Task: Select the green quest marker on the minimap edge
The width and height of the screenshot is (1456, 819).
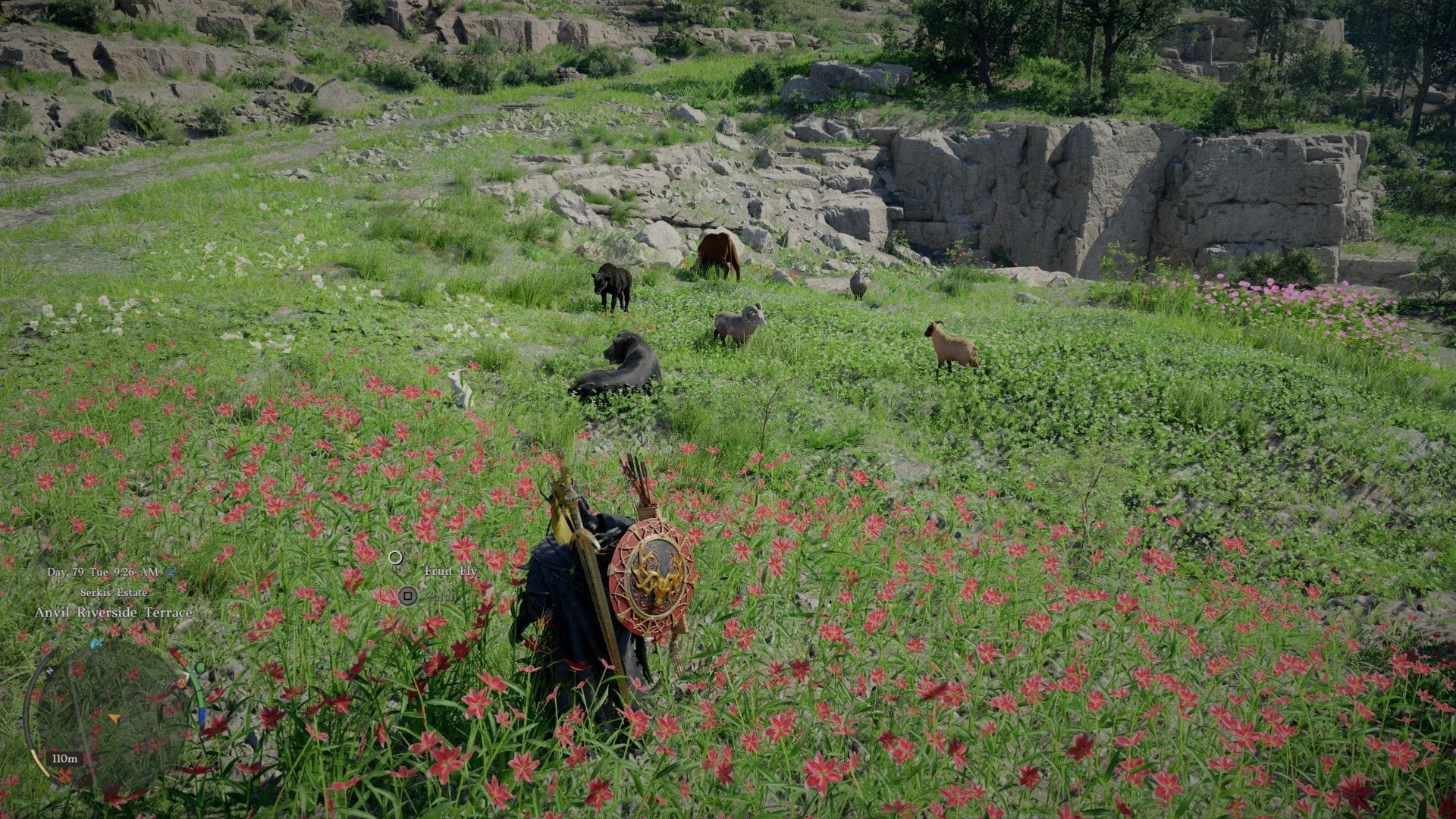Action: click(x=199, y=667)
